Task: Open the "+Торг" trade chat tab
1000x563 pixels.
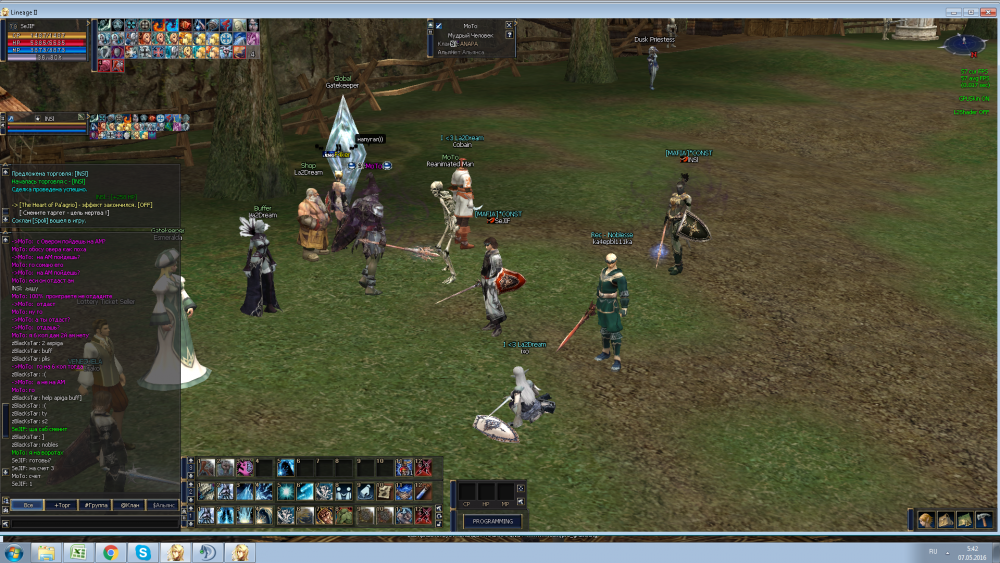Action: (61, 505)
